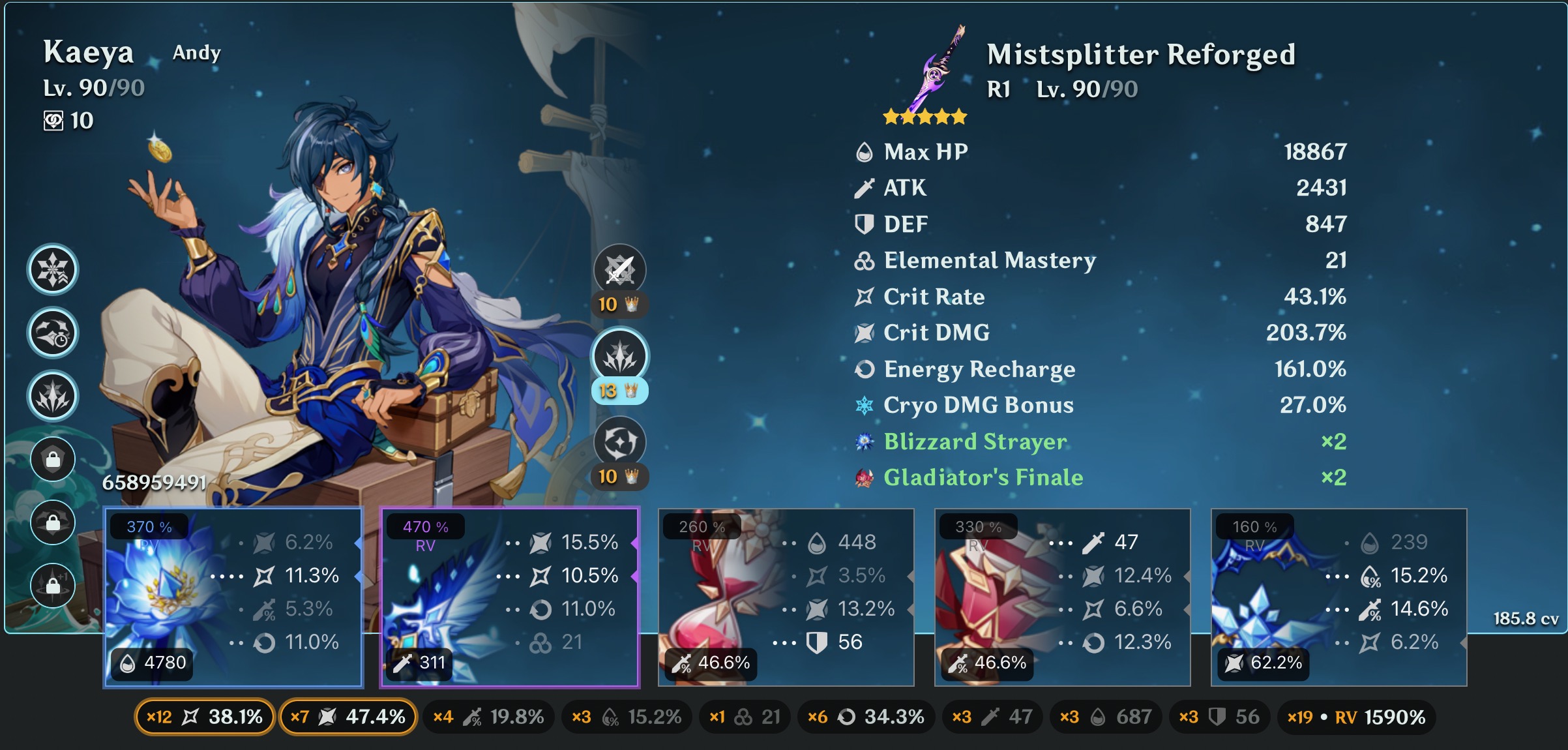
Task: Open the Gladiator's Finale set details
Action: 976,477
